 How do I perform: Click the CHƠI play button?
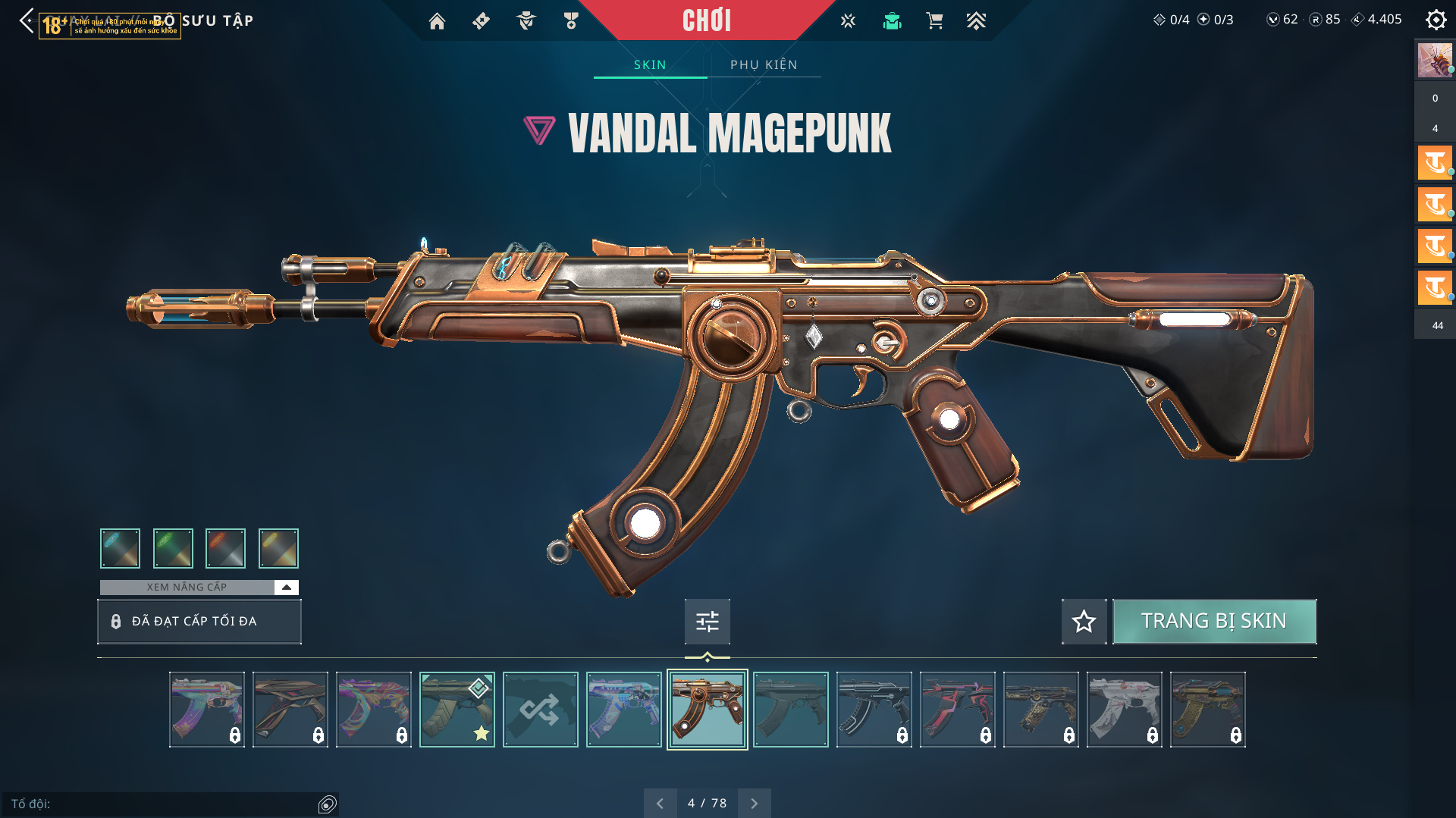pyautogui.click(x=706, y=20)
